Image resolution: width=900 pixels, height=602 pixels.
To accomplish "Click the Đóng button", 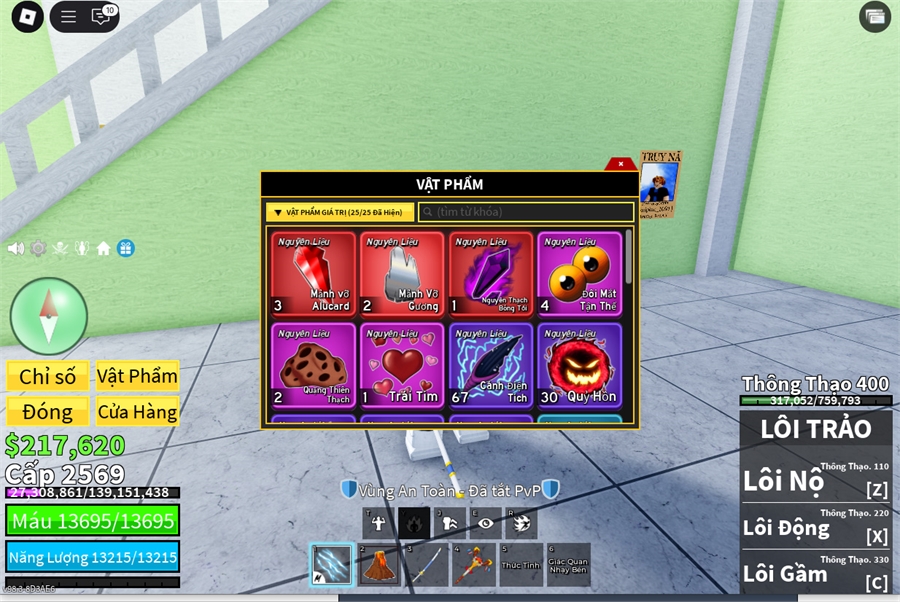I will (x=47, y=411).
